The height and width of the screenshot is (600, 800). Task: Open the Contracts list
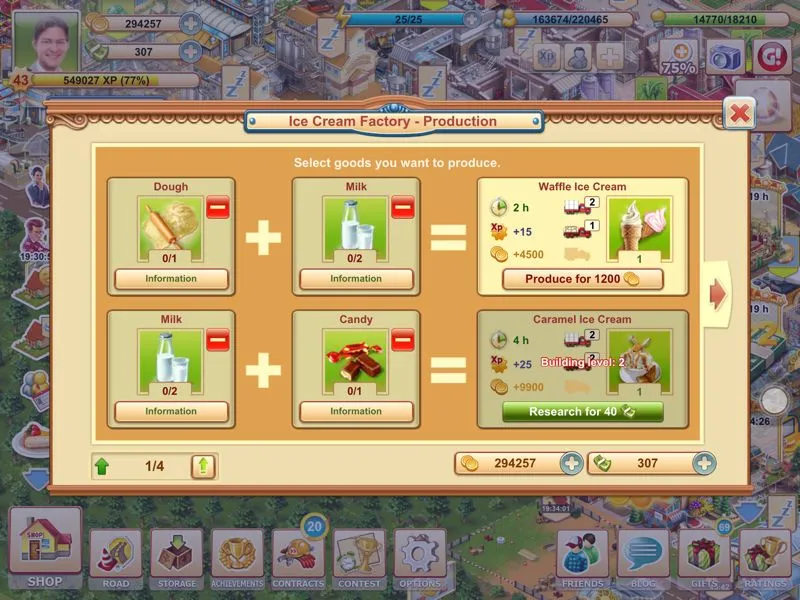click(298, 557)
